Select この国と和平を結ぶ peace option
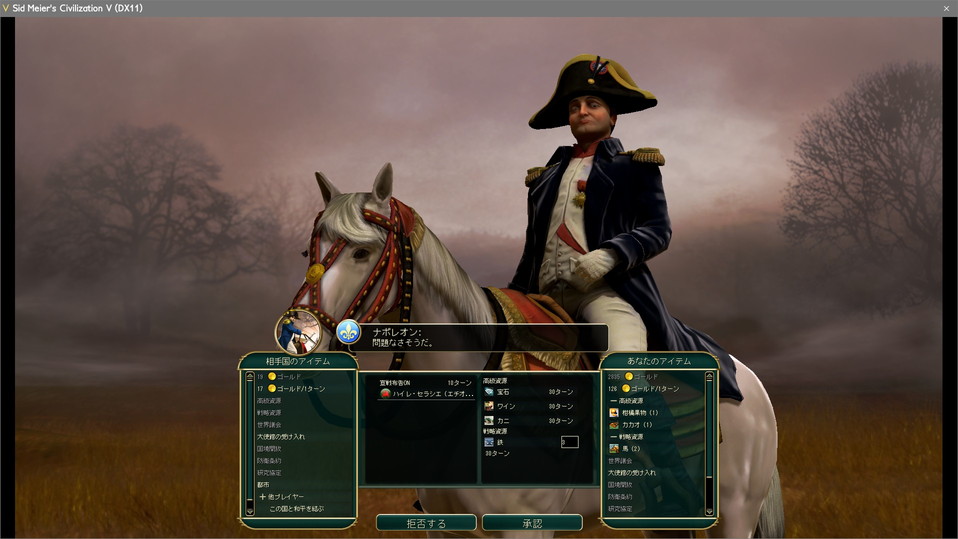This screenshot has width=958, height=539. (296, 509)
